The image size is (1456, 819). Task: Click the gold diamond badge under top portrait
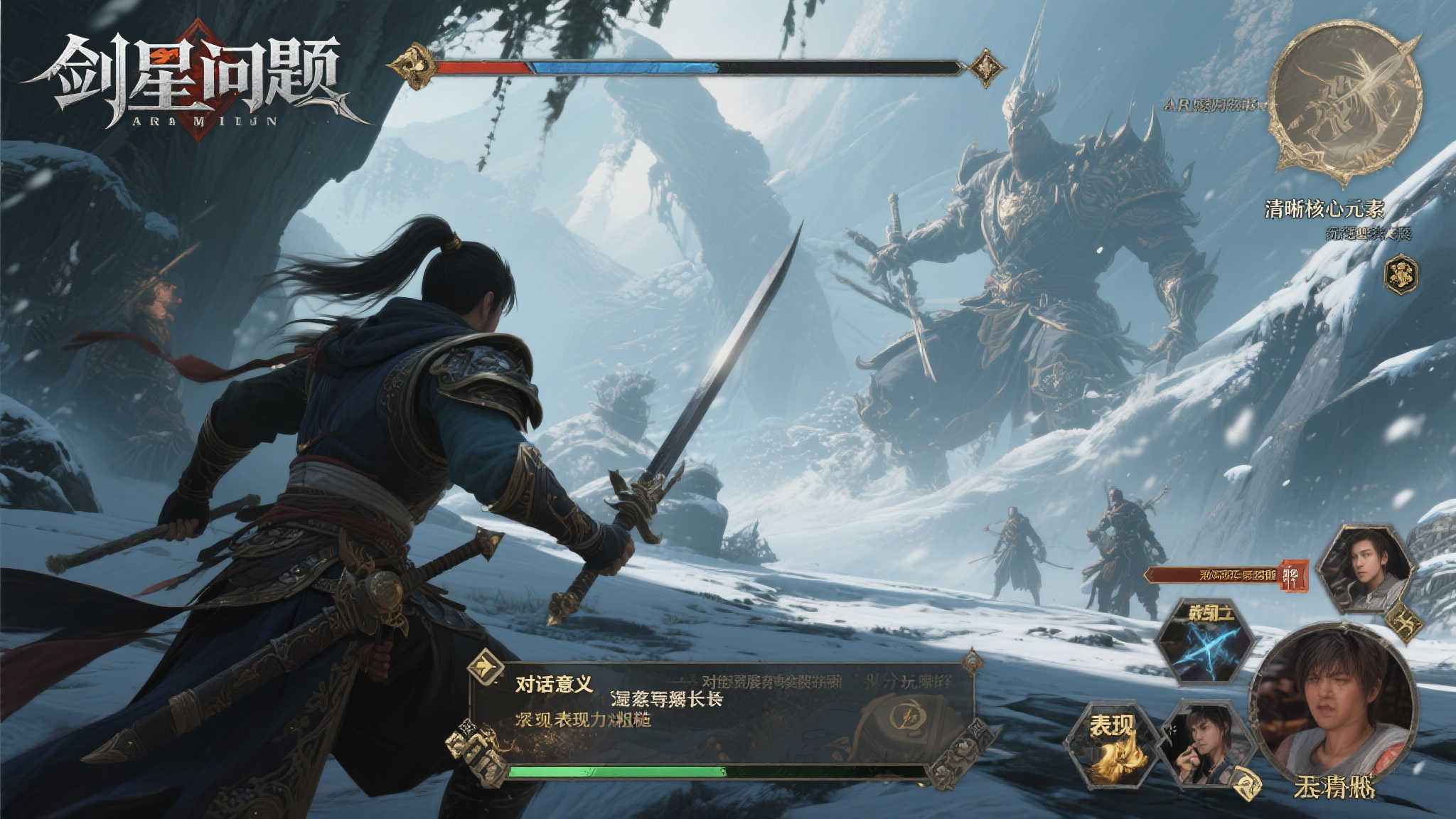[x=1404, y=623]
